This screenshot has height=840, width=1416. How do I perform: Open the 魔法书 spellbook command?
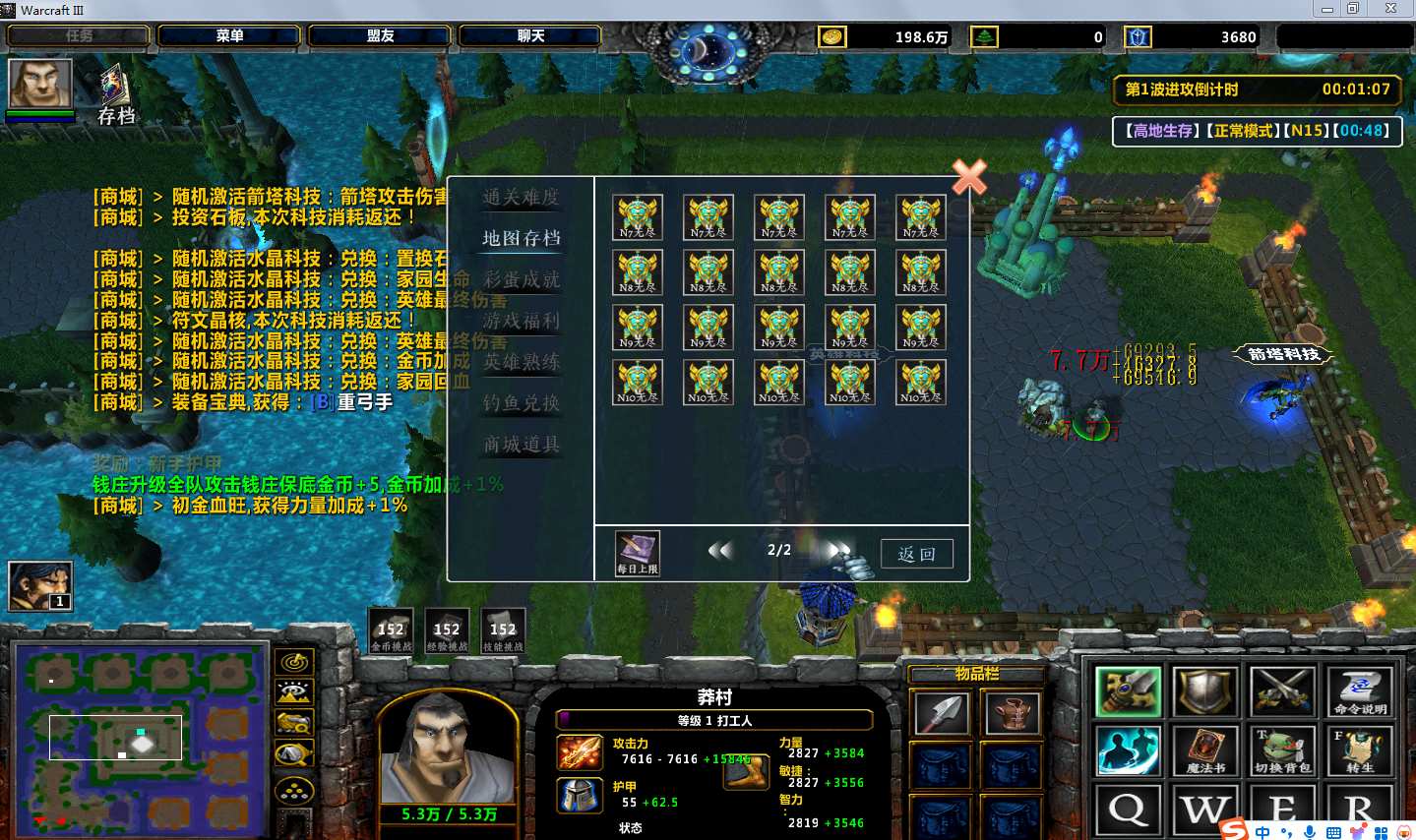point(1205,750)
